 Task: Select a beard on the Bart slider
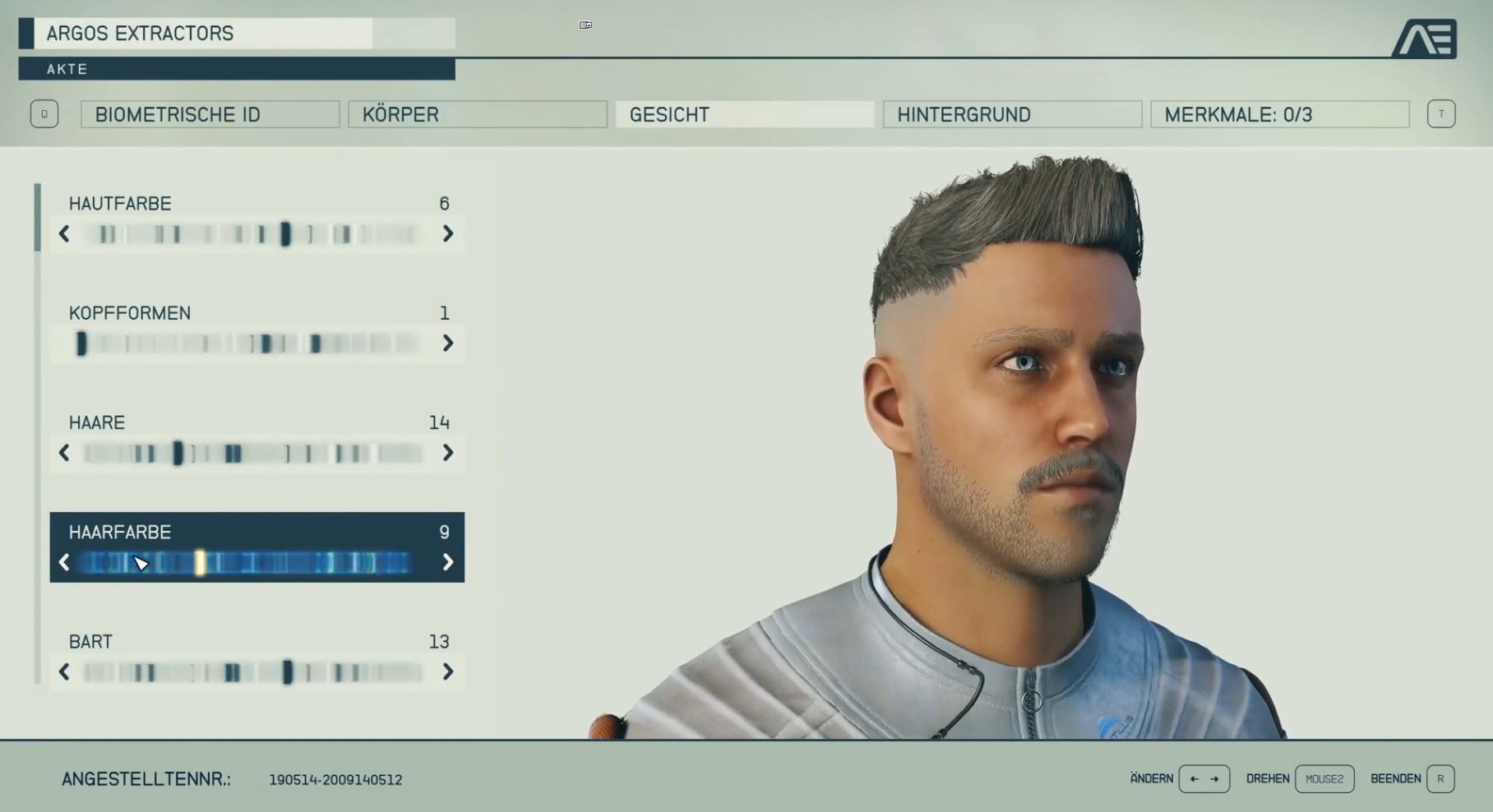point(255,672)
